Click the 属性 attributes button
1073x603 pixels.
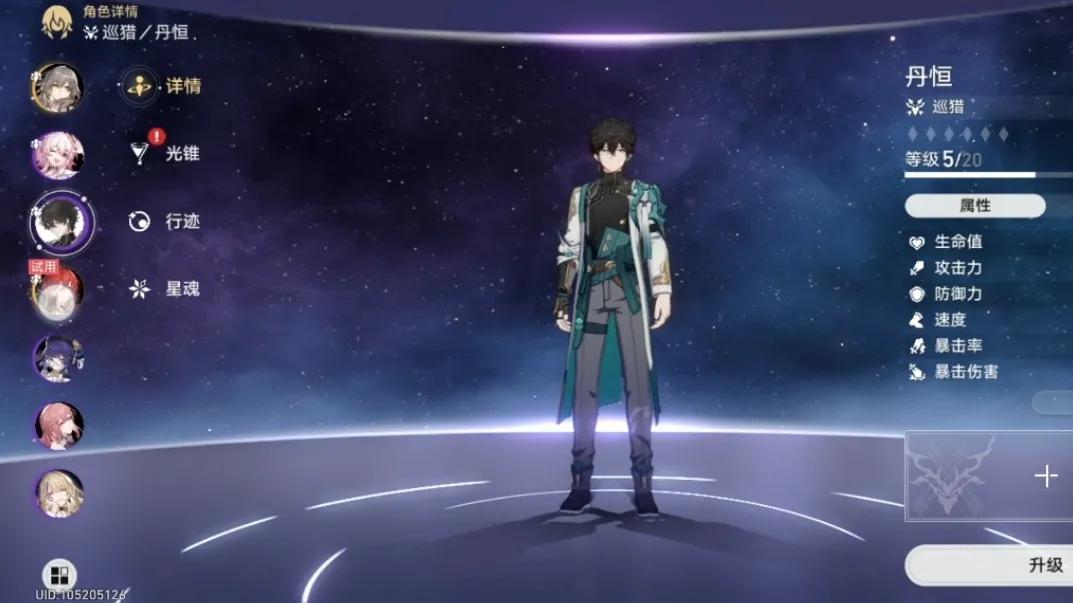974,206
